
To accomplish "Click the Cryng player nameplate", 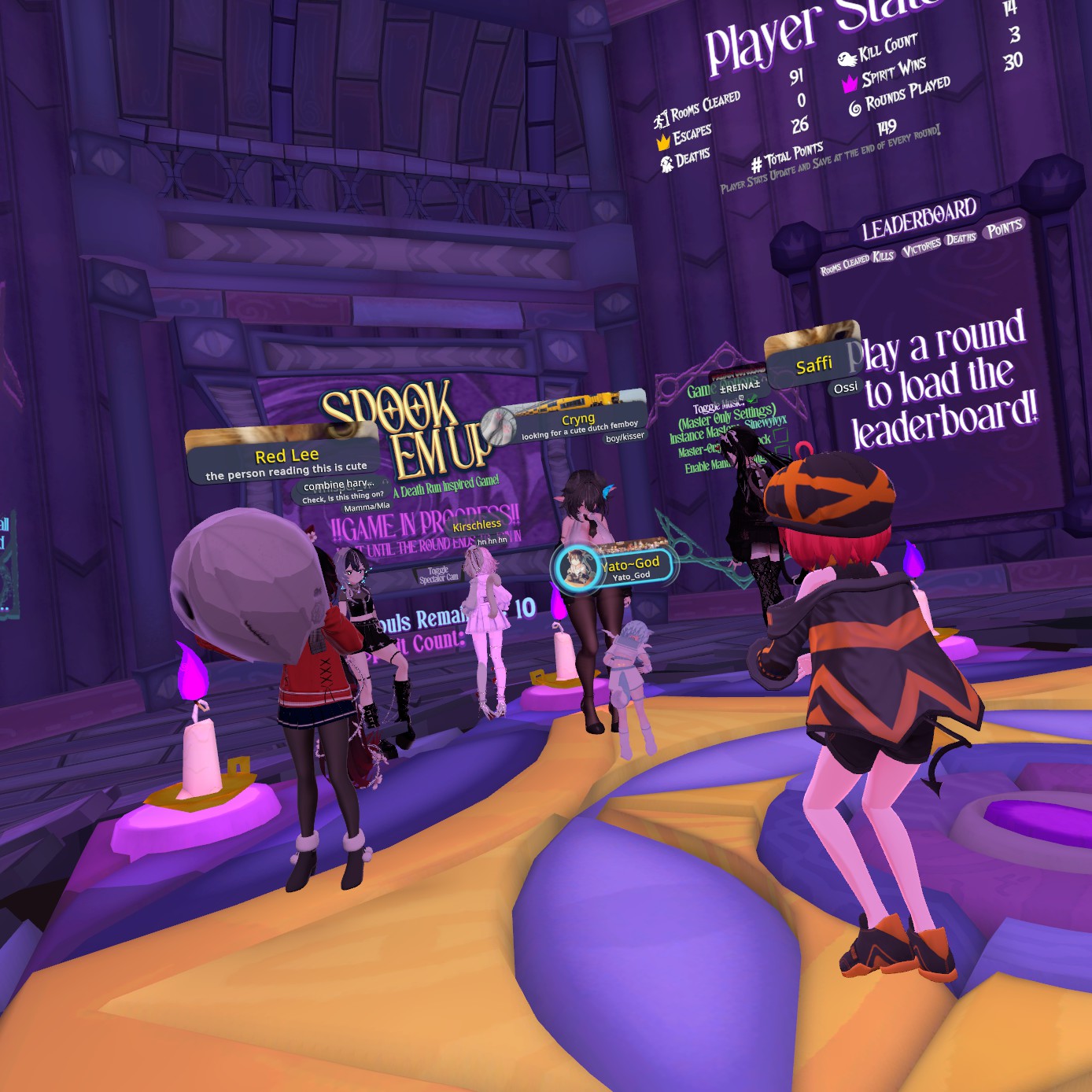I will 578,419.
